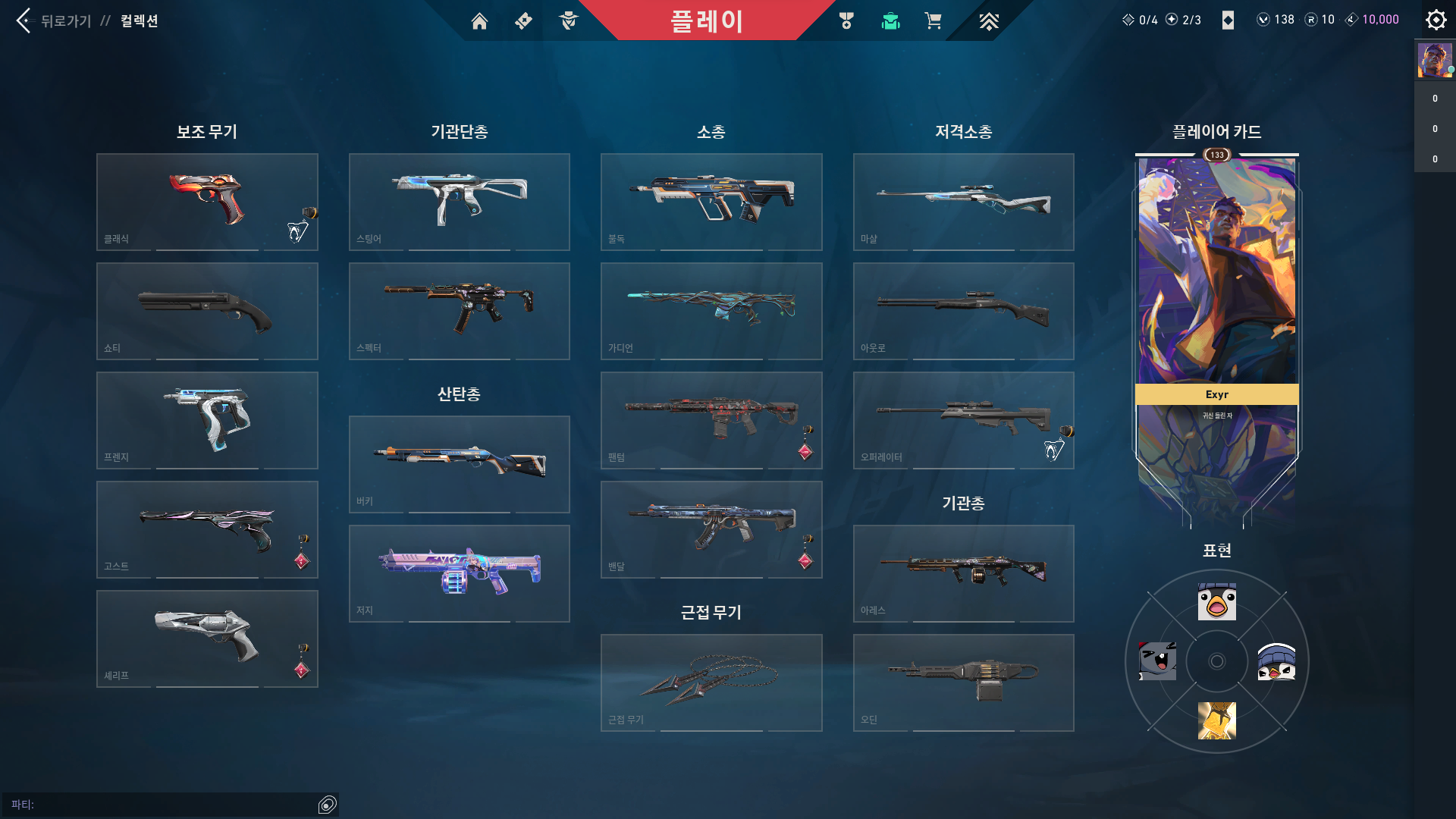Select the duck spray in the expression wheel
Screen dimensions: 1456x819
click(x=1216, y=601)
